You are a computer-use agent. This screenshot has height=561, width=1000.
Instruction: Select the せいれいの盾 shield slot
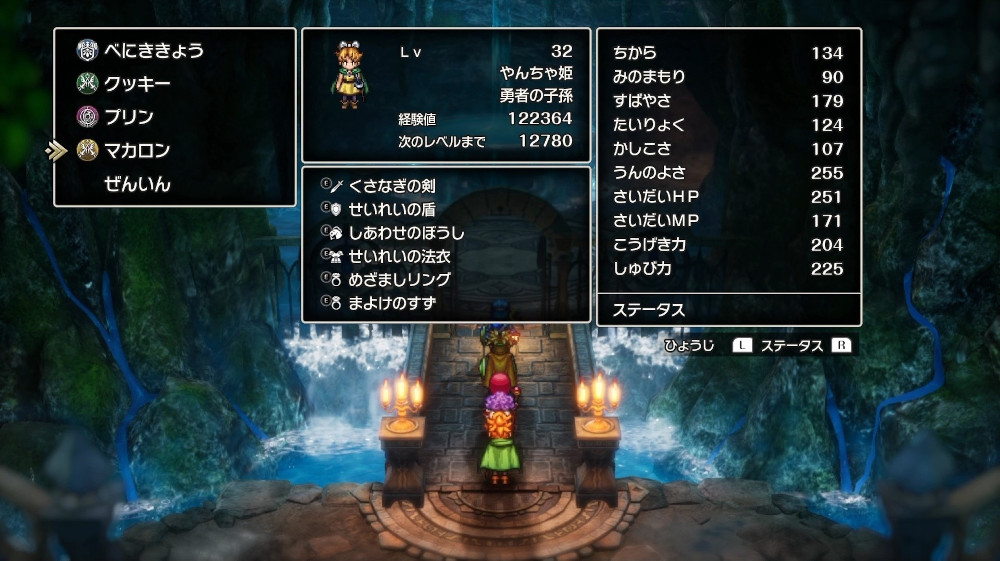click(x=391, y=209)
